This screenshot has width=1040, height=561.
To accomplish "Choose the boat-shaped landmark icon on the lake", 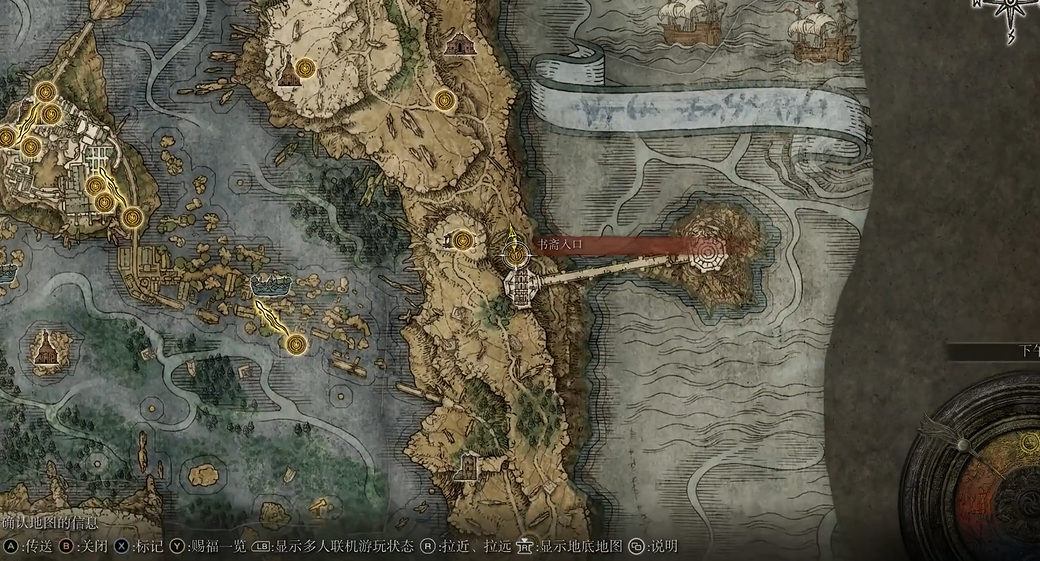I will tap(268, 284).
